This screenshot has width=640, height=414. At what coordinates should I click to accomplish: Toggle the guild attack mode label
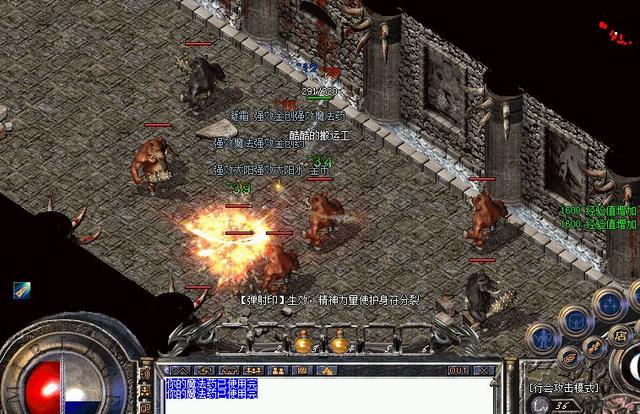point(565,387)
